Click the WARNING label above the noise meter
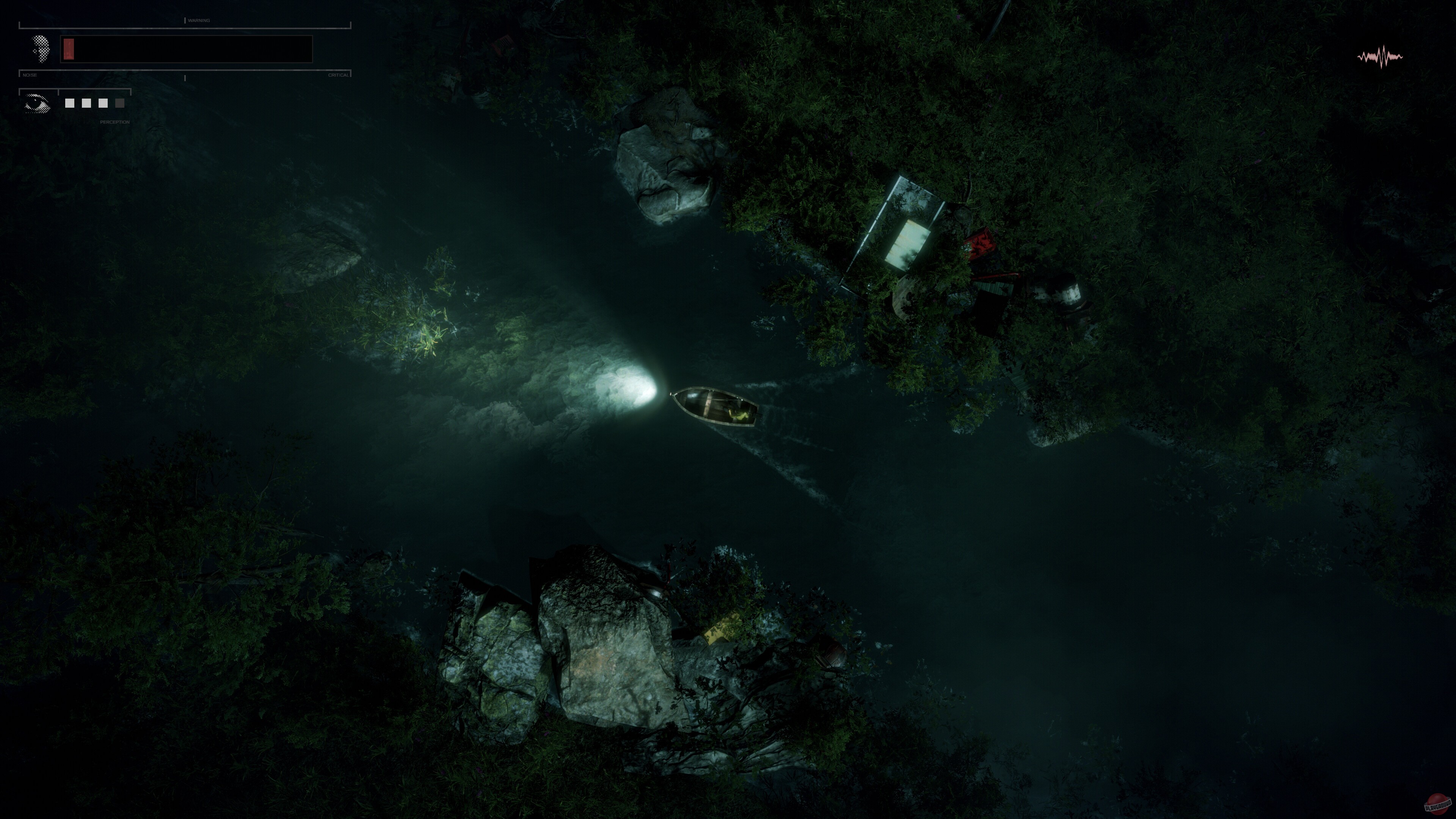This screenshot has width=1456, height=819. pyautogui.click(x=199, y=20)
